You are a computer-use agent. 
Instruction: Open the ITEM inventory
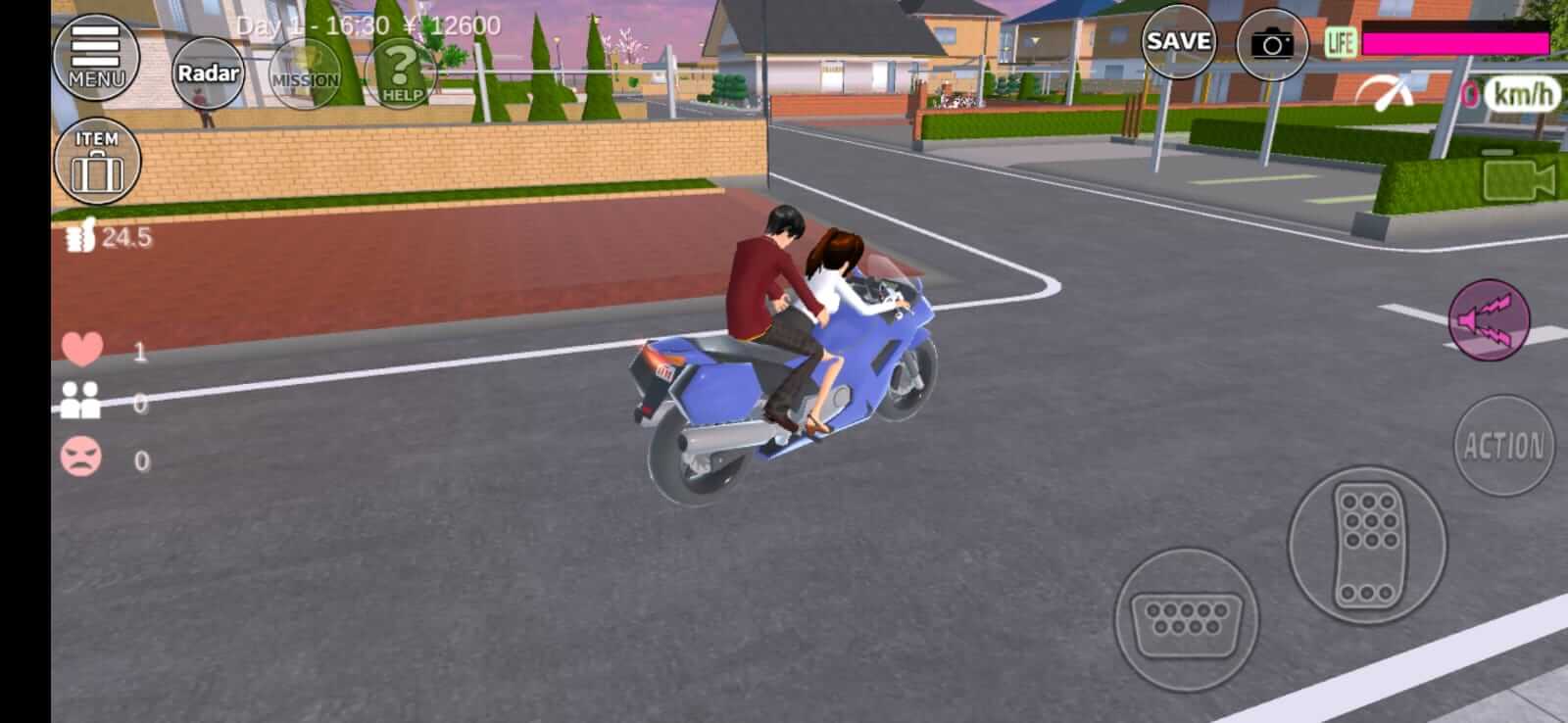(96, 160)
